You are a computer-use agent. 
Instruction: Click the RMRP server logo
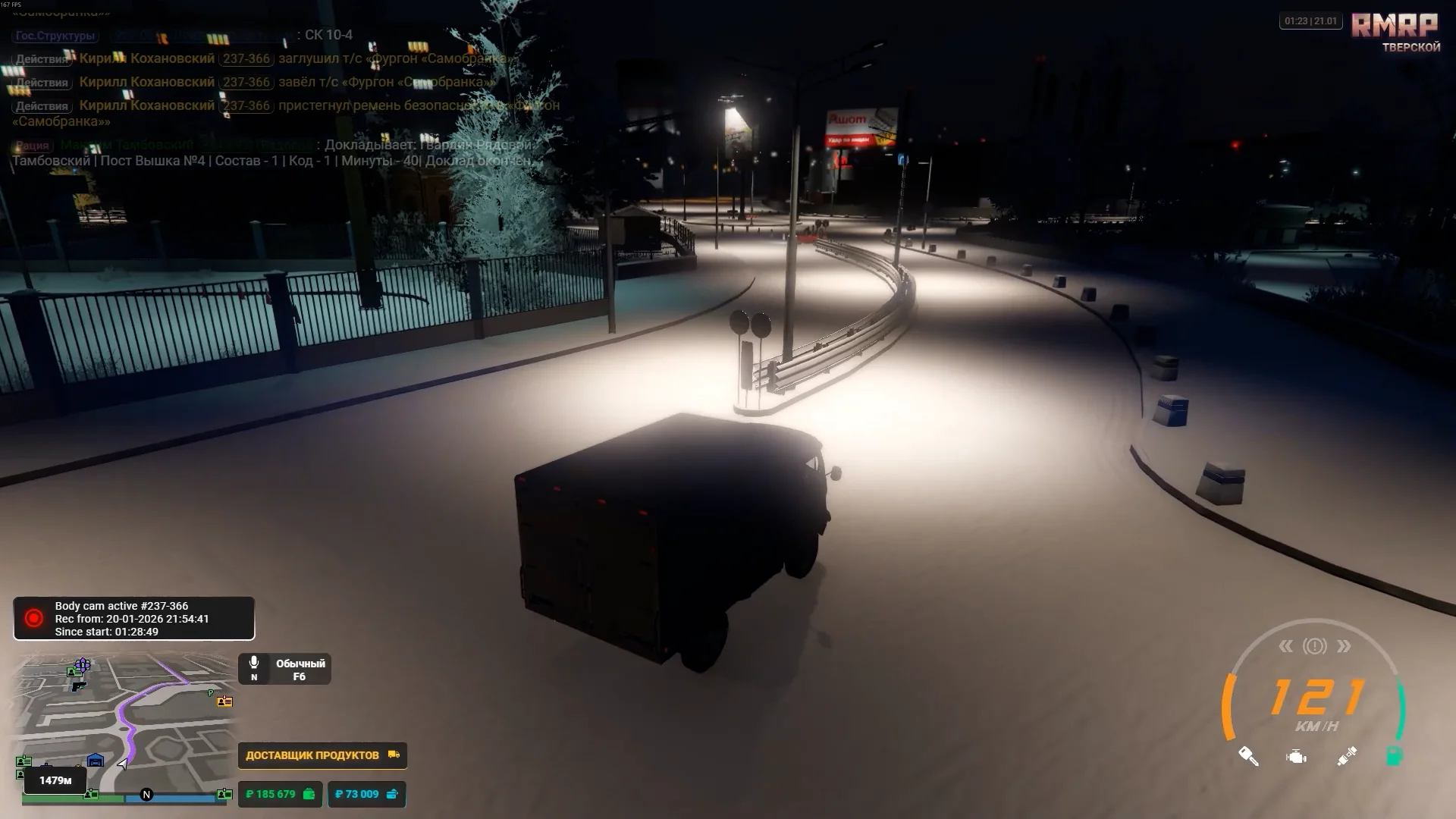[x=1395, y=26]
